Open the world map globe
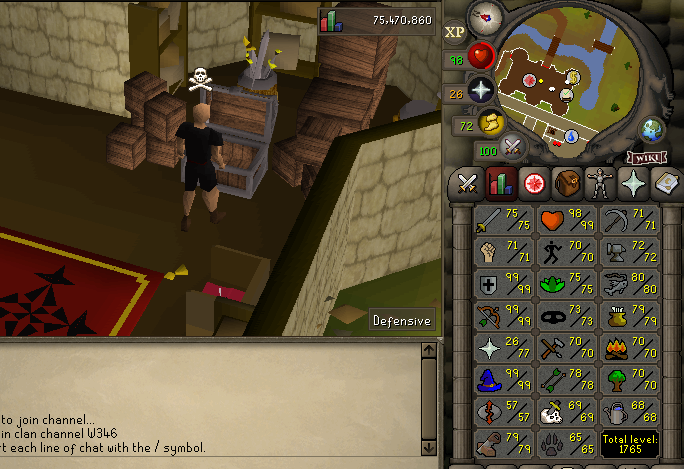Viewport: 684px width, 469px height. 652,130
